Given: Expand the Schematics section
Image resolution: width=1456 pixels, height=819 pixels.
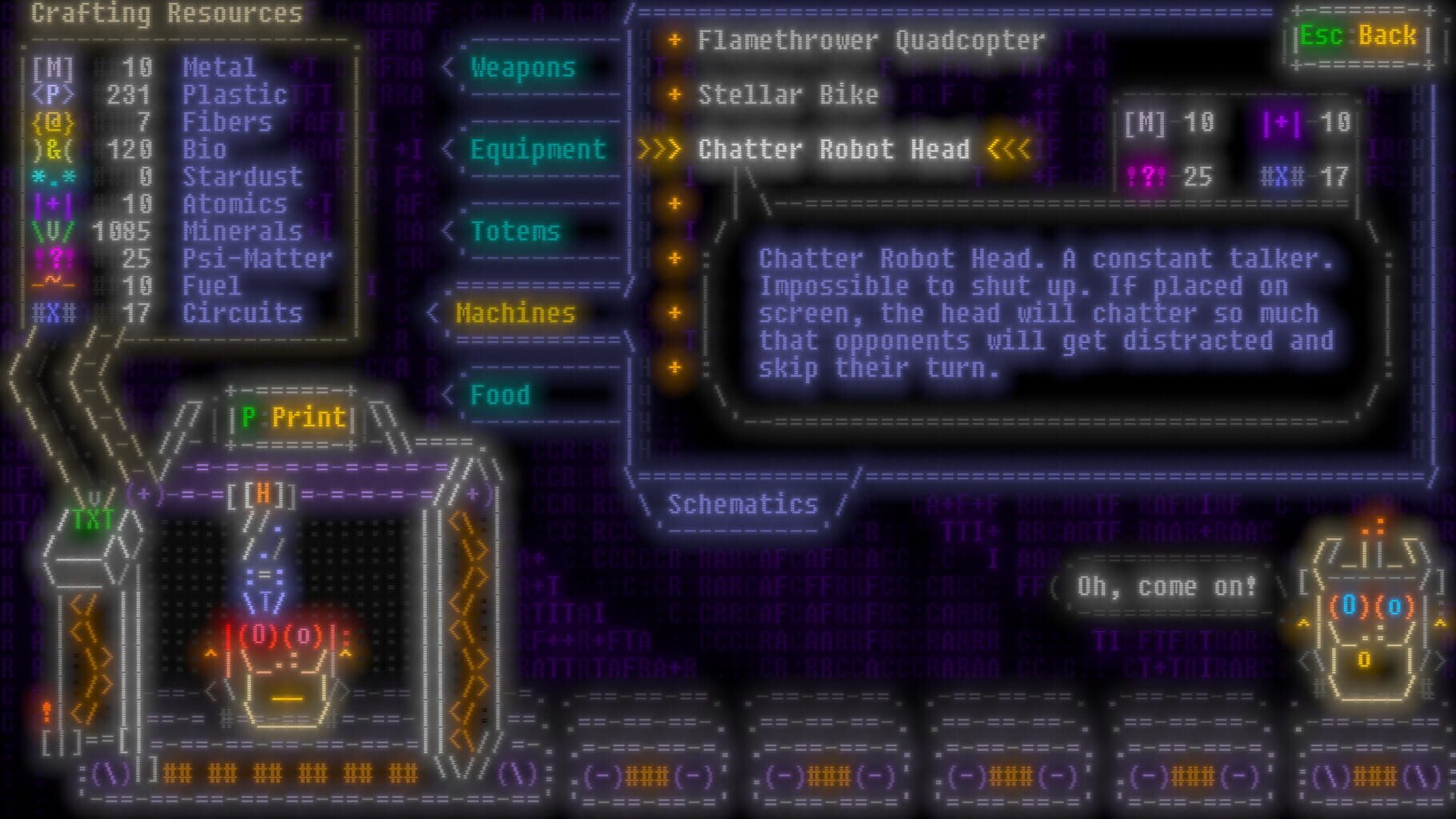Looking at the screenshot, I should click(x=742, y=504).
